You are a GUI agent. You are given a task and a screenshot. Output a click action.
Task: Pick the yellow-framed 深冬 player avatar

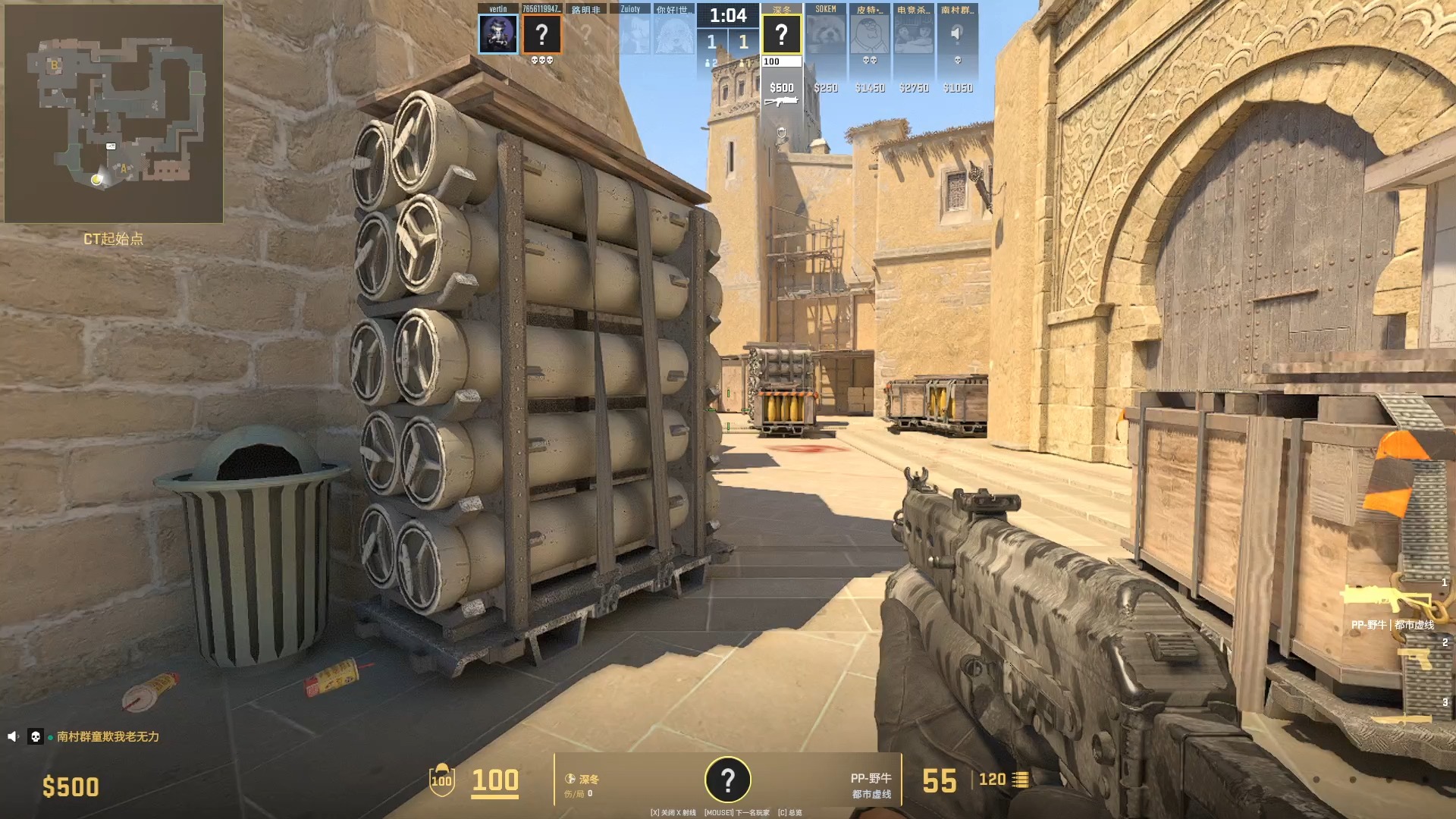pos(781,34)
